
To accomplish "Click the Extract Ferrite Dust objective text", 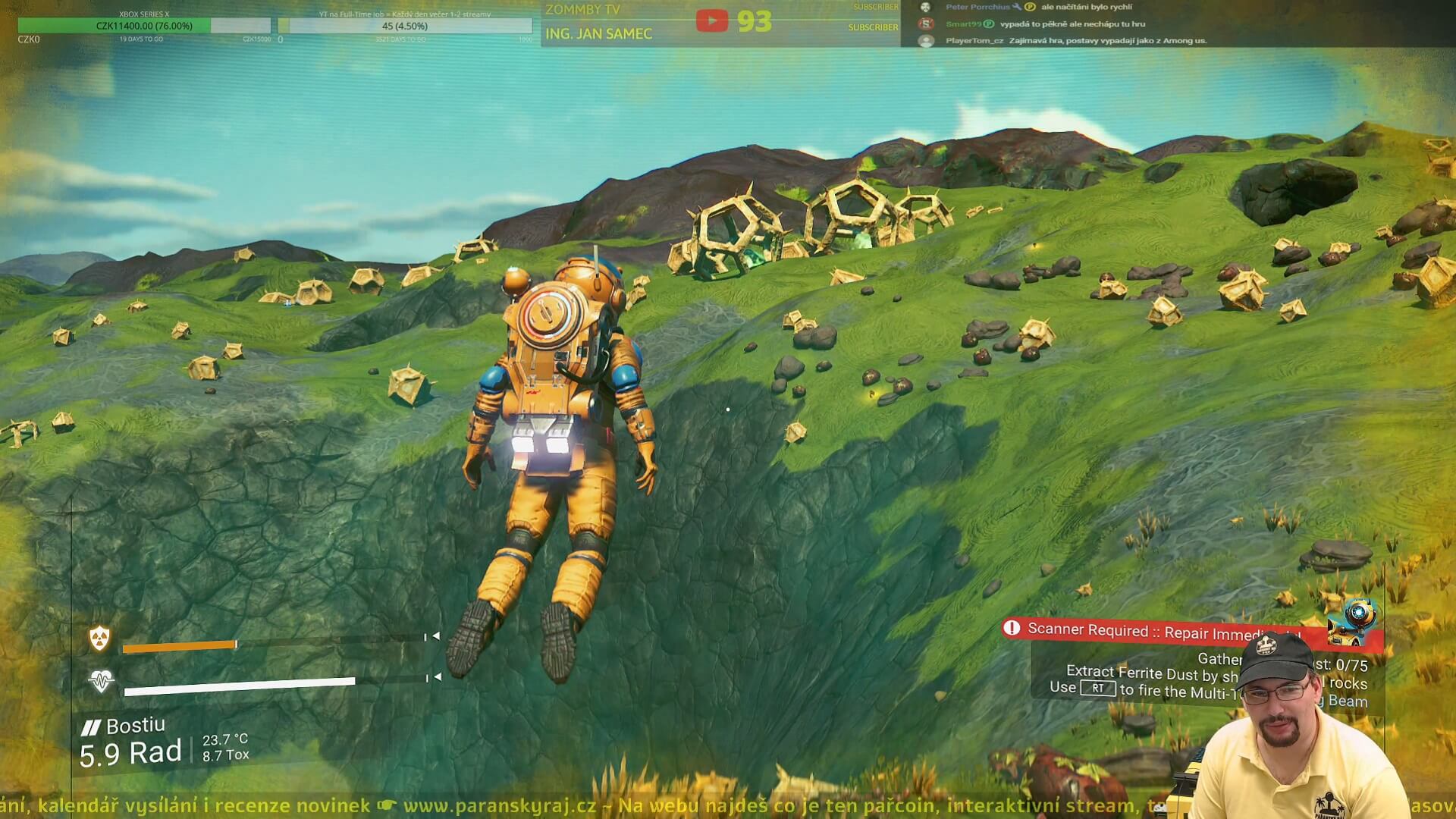I will (1151, 673).
